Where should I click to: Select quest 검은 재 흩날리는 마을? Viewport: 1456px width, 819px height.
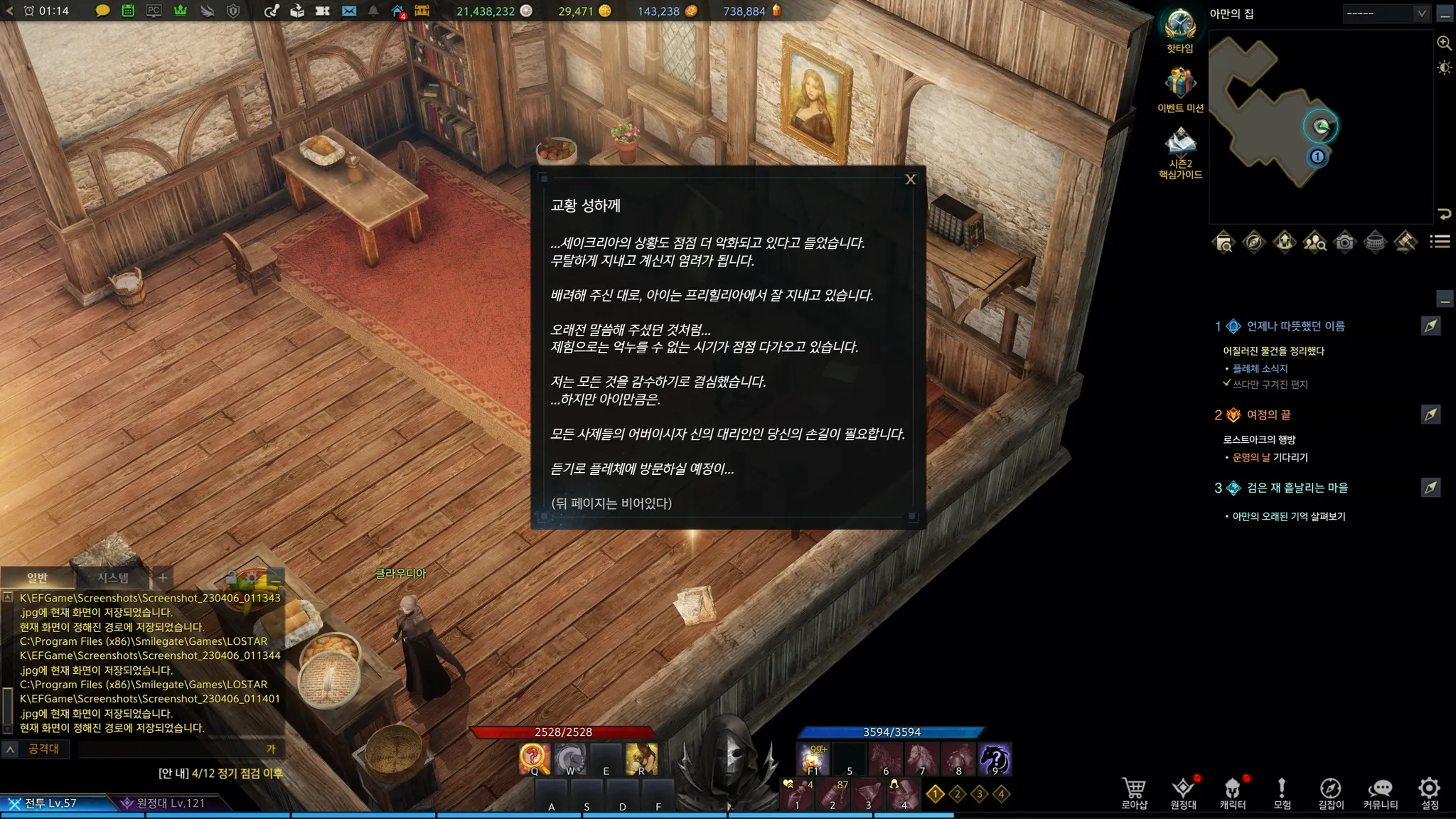tap(1297, 488)
